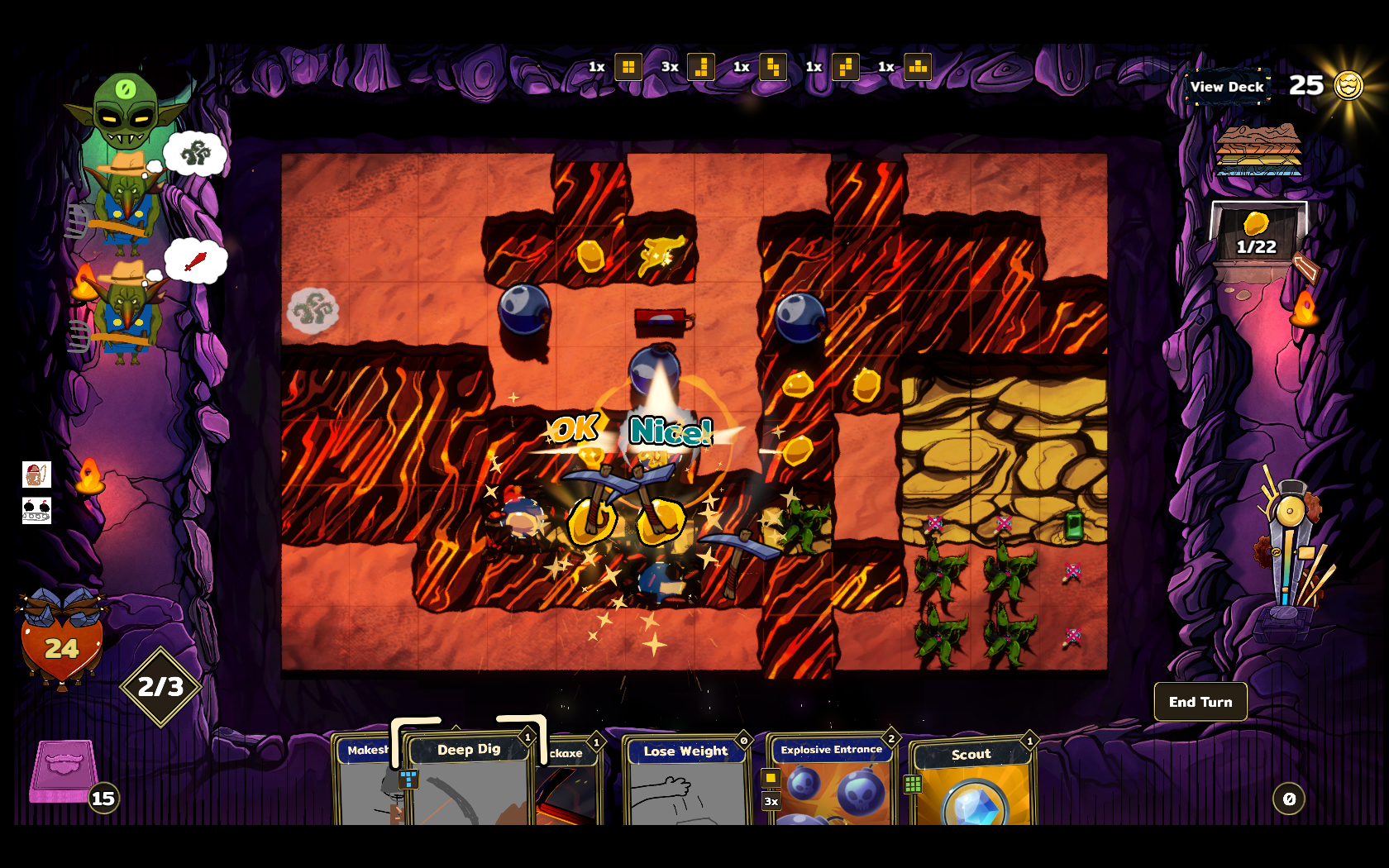Select the square block piece indicator
This screenshot has height=868, width=1389.
pos(628,67)
